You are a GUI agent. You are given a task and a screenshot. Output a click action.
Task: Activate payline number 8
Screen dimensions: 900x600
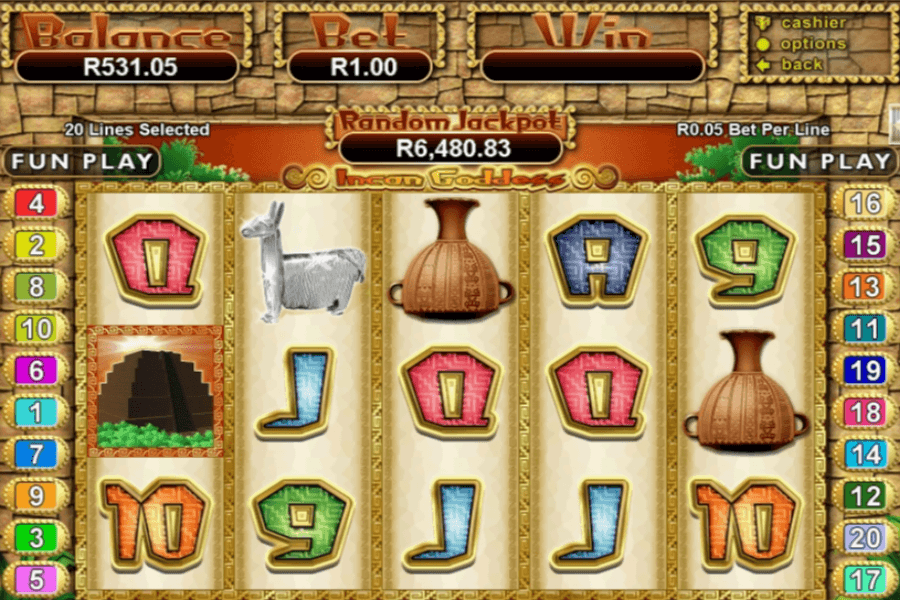click(x=36, y=287)
